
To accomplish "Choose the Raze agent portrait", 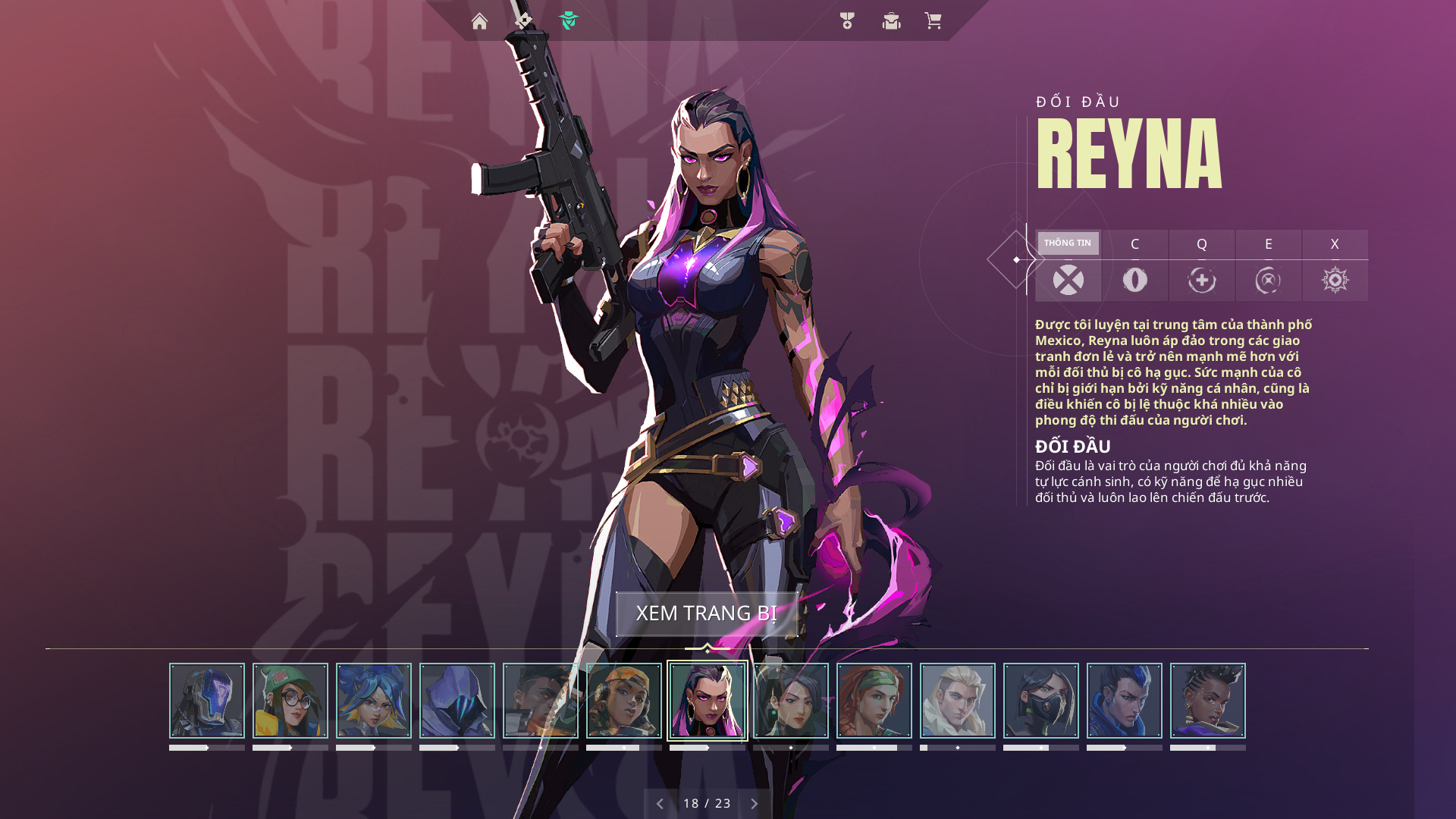I will pyautogui.click(x=624, y=701).
